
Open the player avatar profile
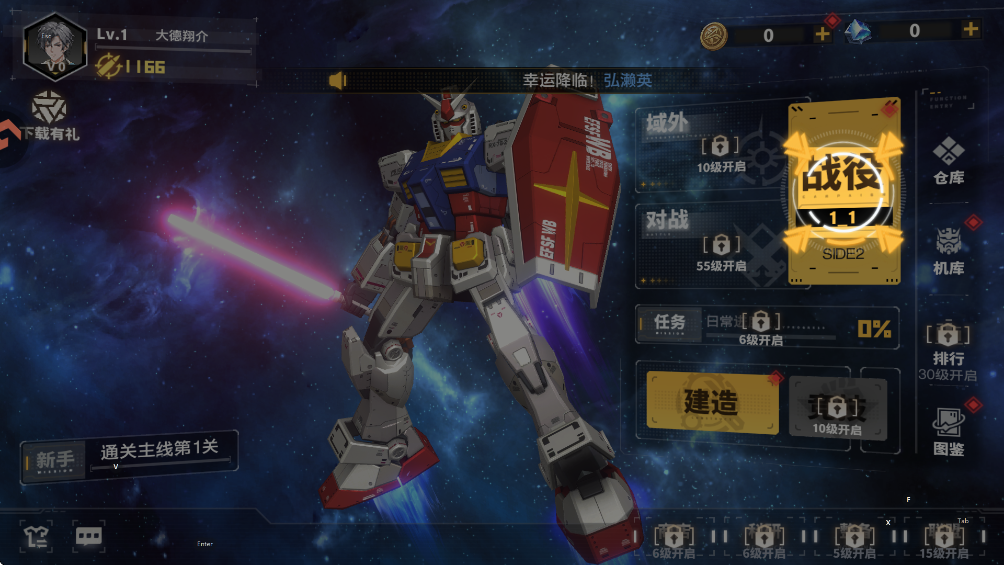pos(54,46)
